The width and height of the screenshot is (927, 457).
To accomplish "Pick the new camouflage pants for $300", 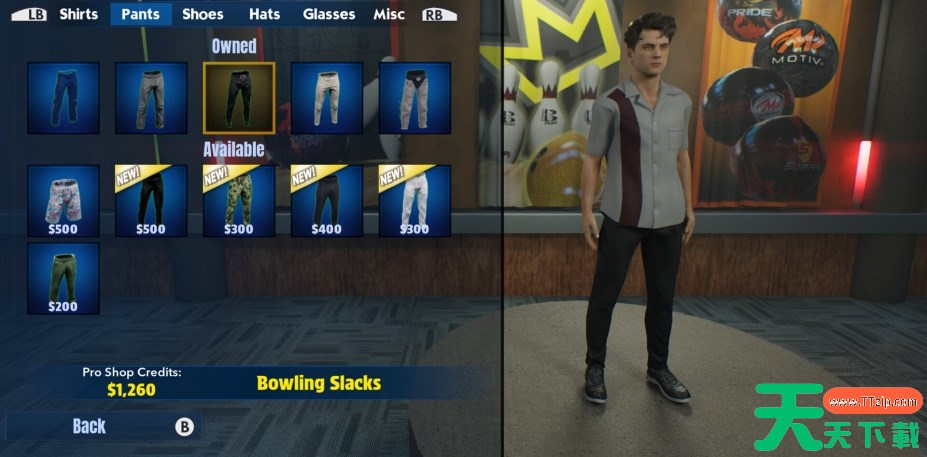I will tap(239, 200).
